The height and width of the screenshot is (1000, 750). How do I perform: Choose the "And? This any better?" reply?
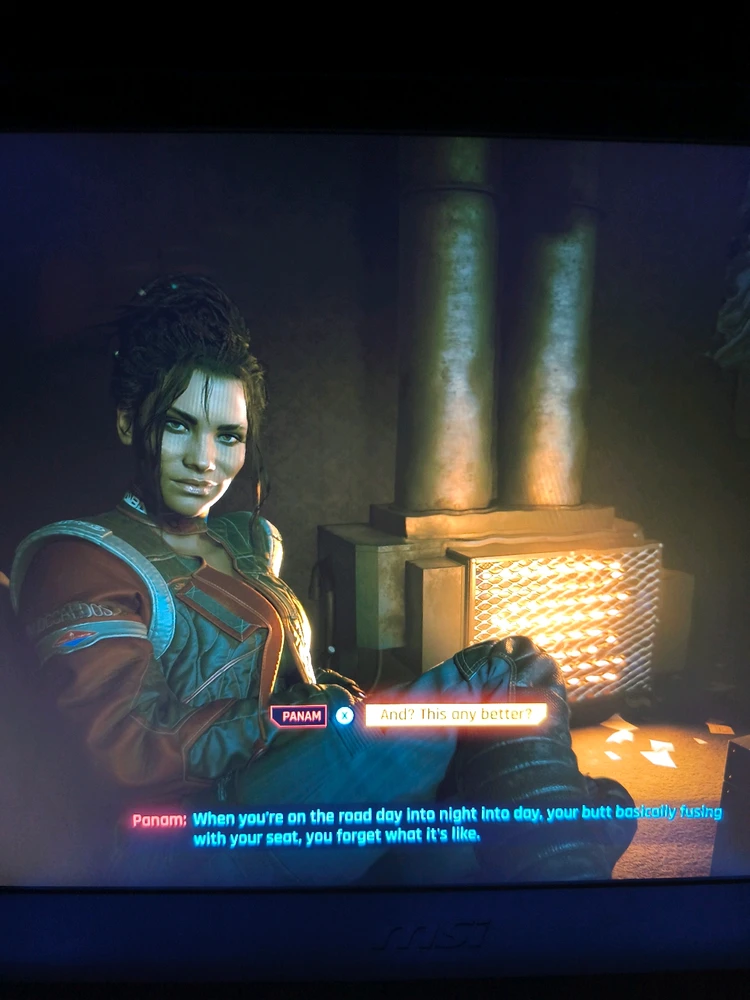(455, 714)
